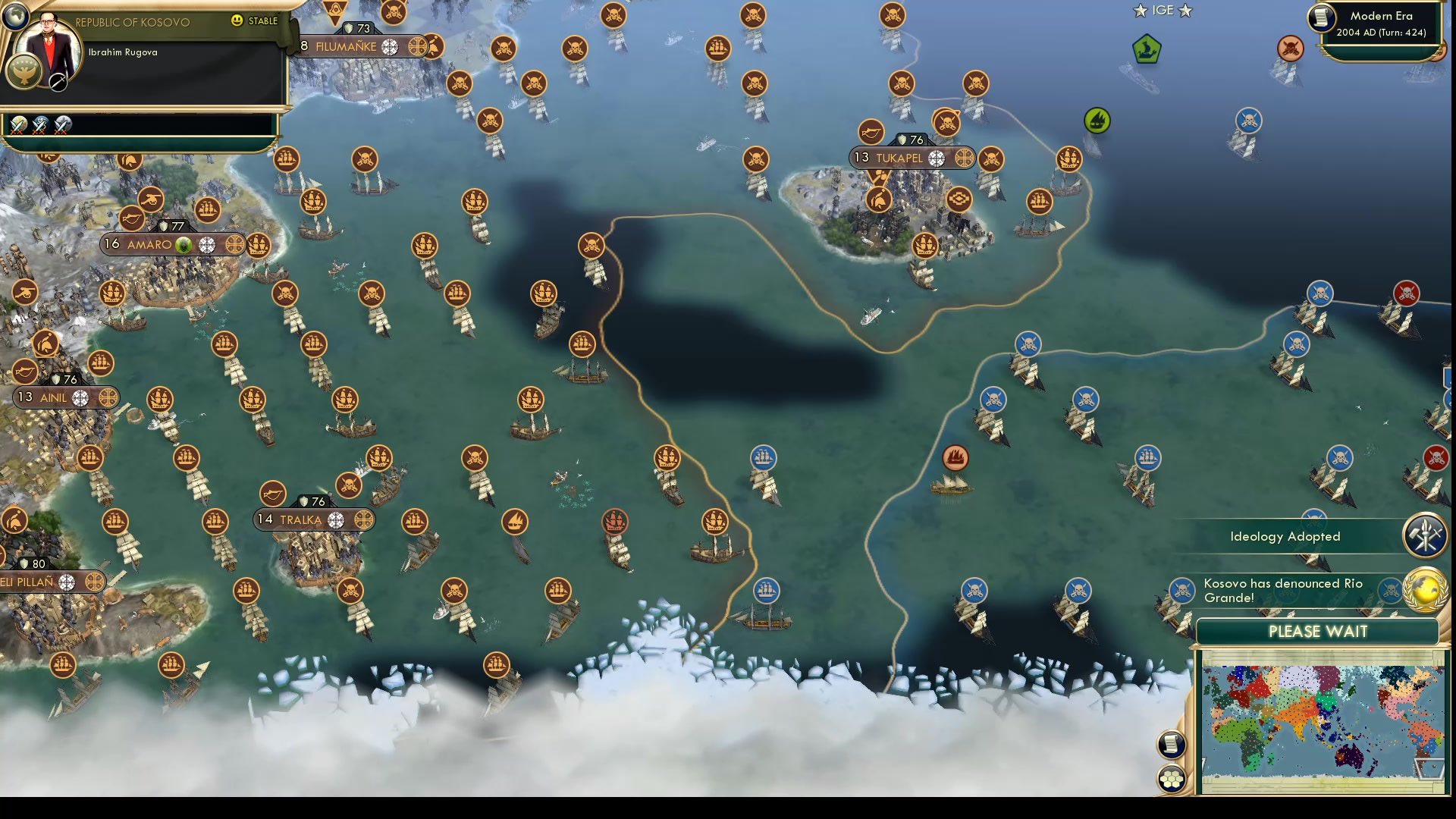Click the city connection icon on Filumaňke's banner
The image size is (1456, 819).
pos(390,46)
